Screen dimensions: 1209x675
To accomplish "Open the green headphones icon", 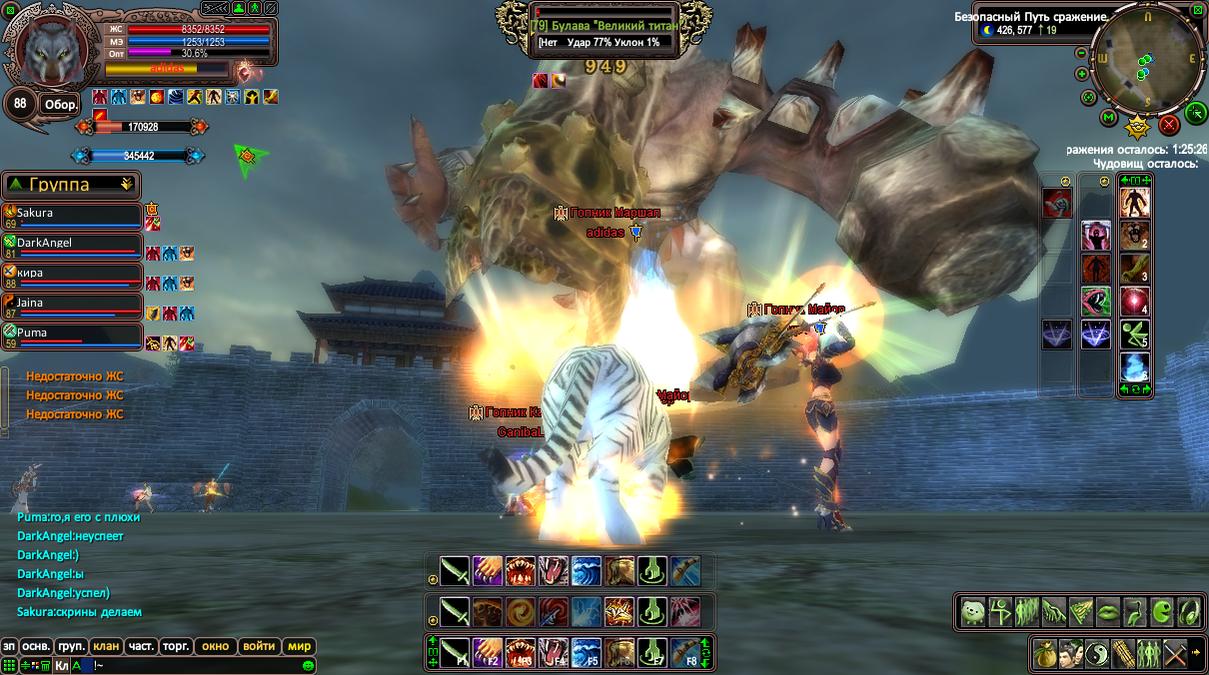I will tap(1189, 611).
